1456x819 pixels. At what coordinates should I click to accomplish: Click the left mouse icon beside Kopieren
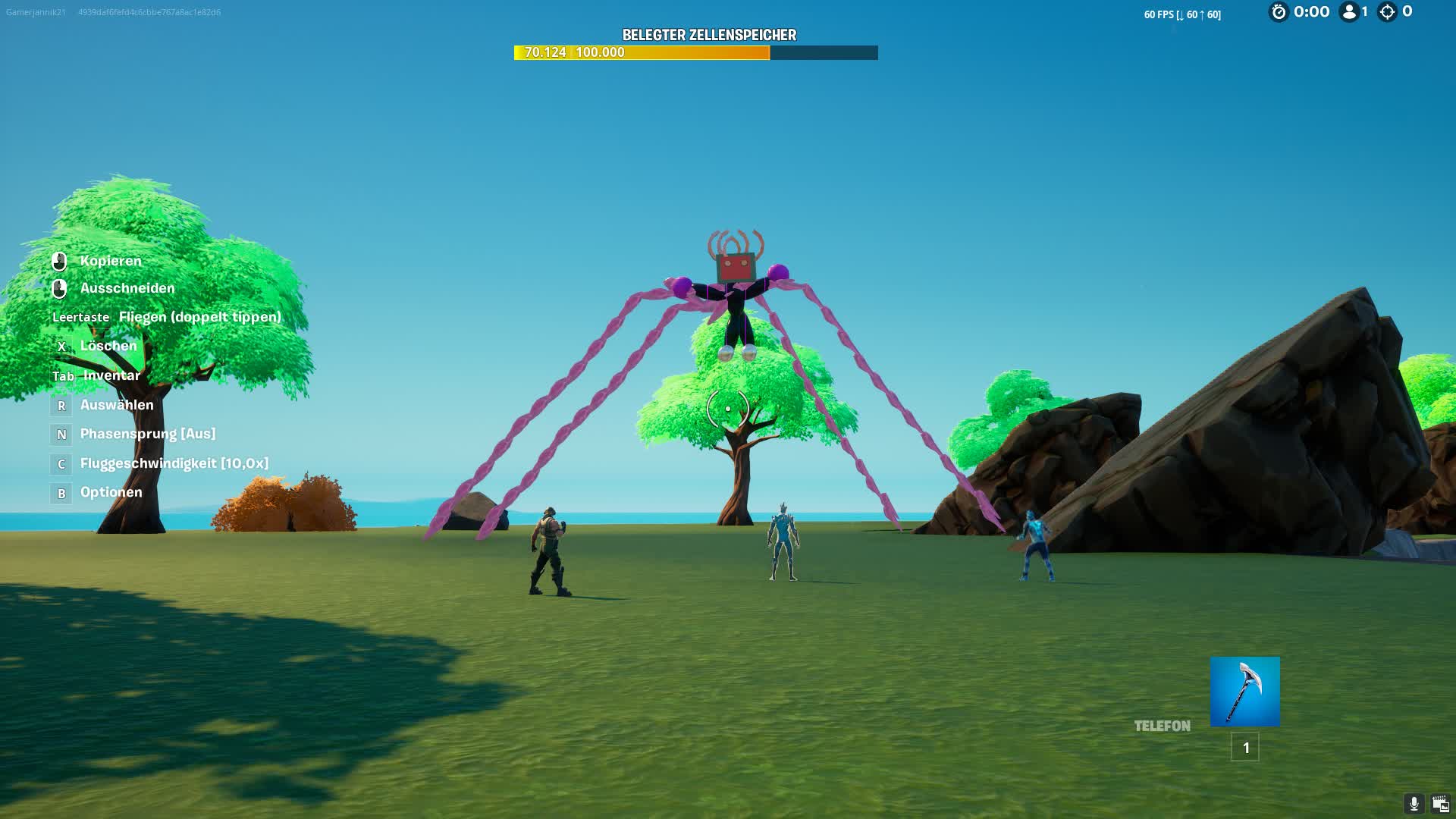(x=61, y=260)
